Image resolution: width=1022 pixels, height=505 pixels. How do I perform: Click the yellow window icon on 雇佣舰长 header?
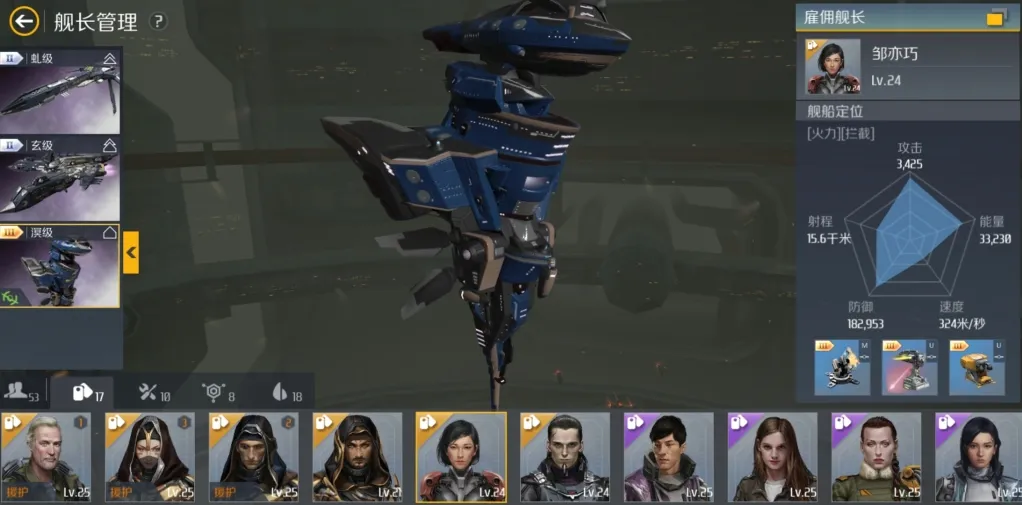[x=996, y=18]
